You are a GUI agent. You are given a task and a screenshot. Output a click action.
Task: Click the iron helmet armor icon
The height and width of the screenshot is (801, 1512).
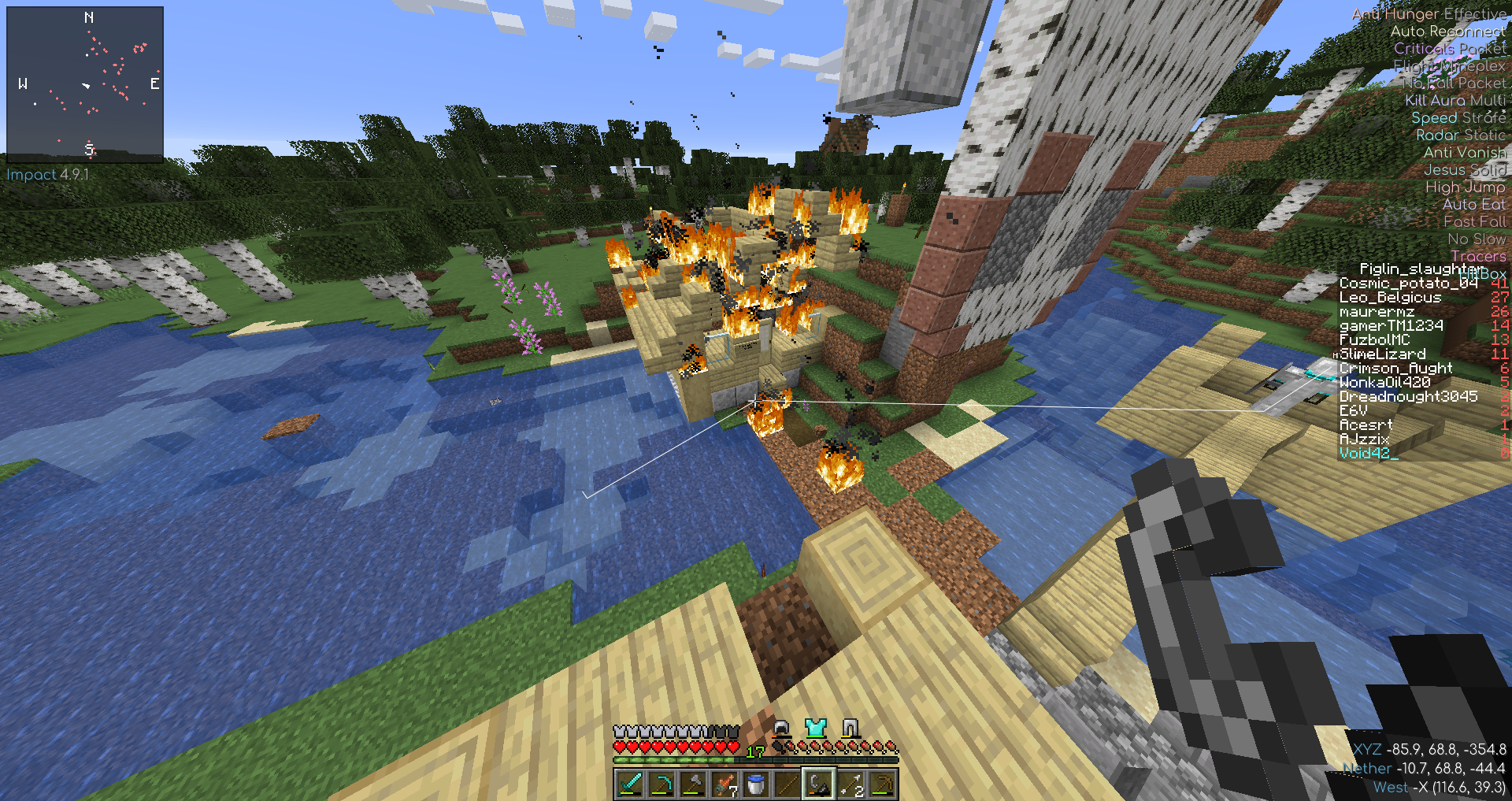coord(781,728)
